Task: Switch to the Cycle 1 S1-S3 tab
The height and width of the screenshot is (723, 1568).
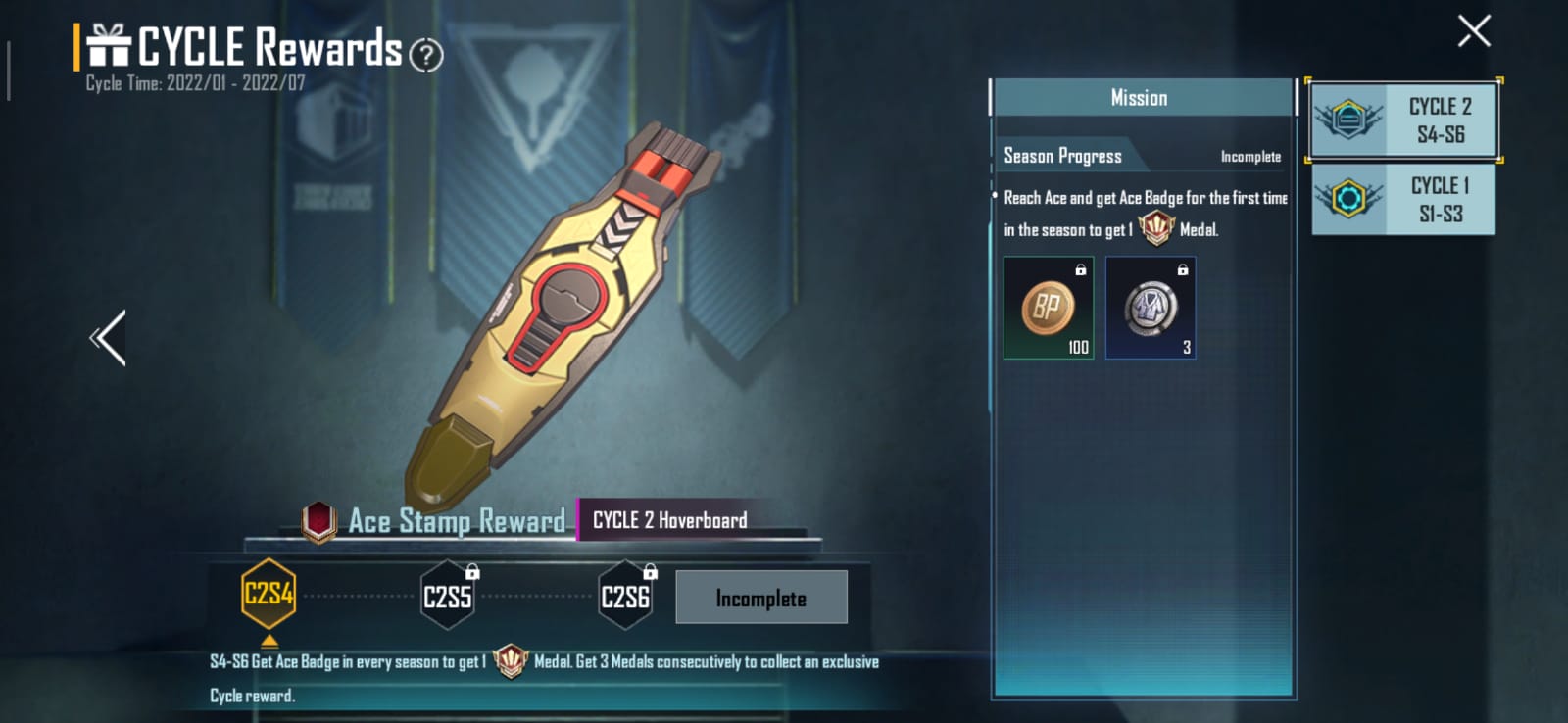Action: (x=1403, y=200)
